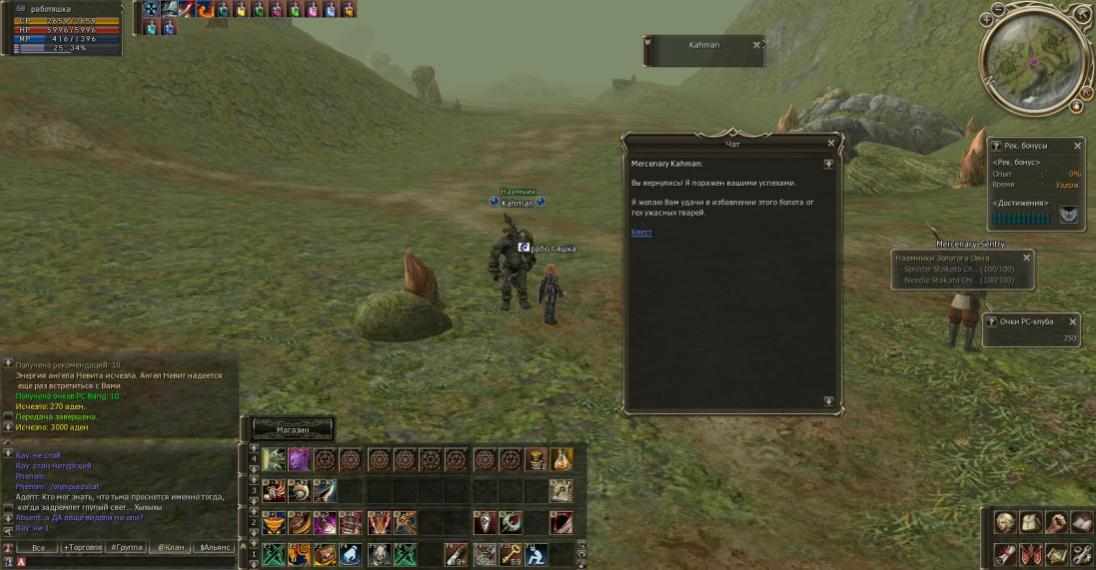Open the skills book icon
This screenshot has width=1096, height=570.
coord(1080,522)
